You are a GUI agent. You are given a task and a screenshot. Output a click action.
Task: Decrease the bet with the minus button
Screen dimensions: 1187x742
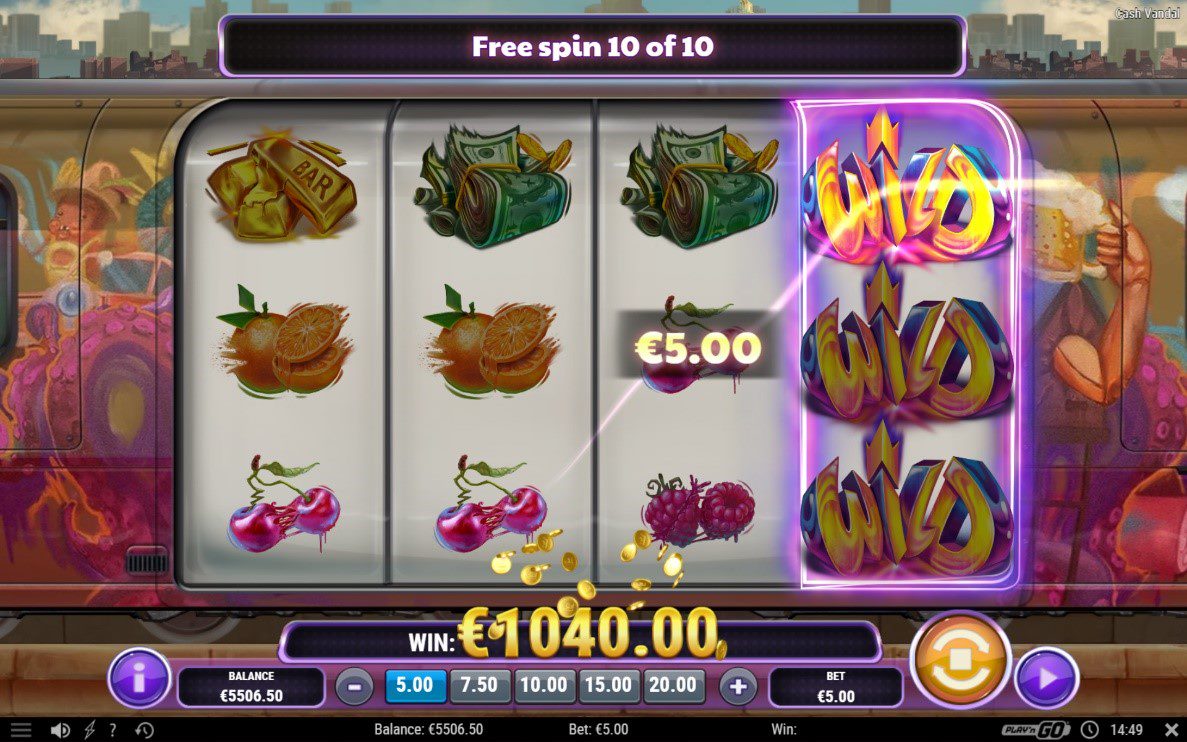(355, 686)
